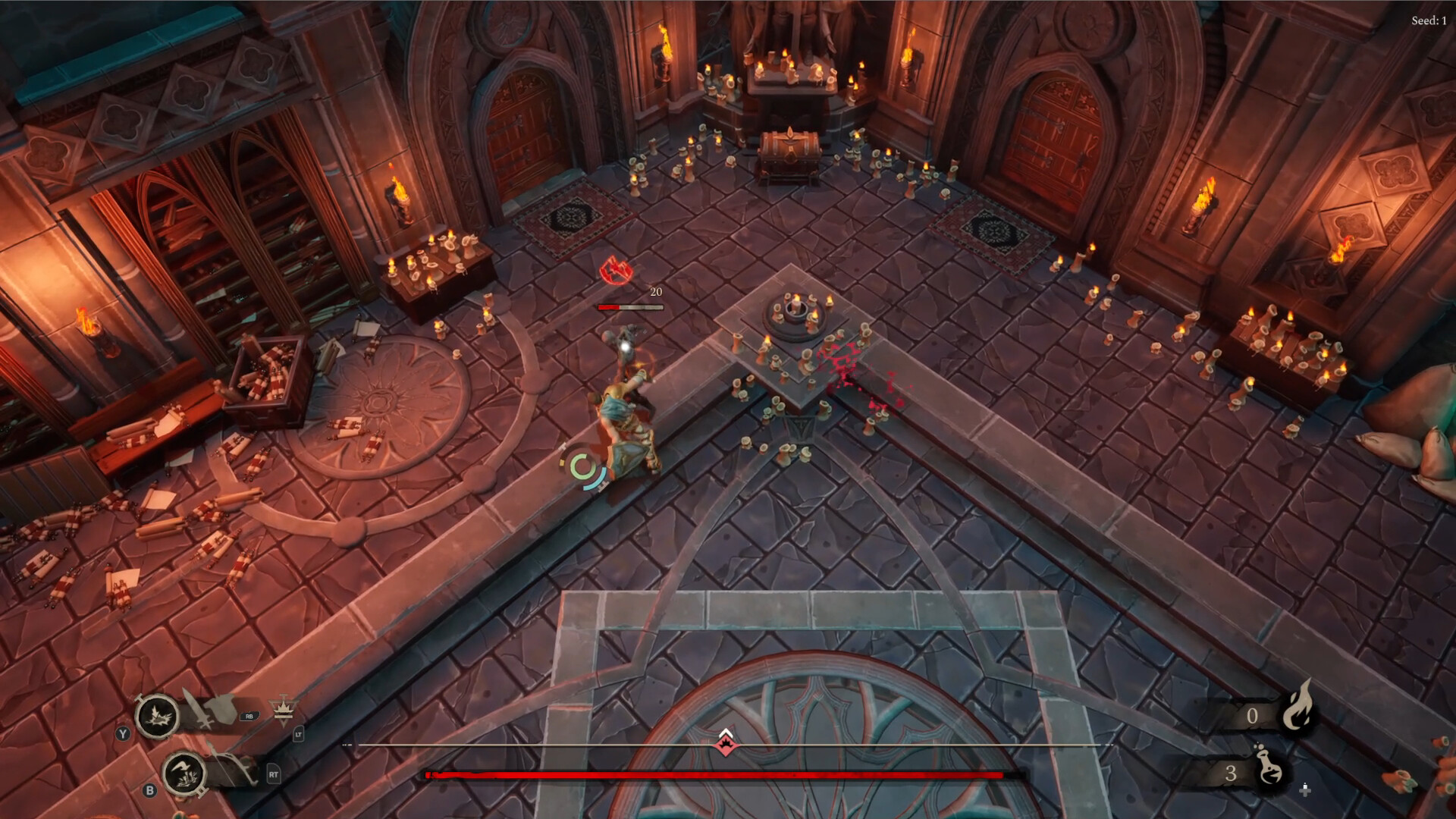Click the diamond marker on the progress bar
The height and width of the screenshot is (819, 1456).
[725, 745]
